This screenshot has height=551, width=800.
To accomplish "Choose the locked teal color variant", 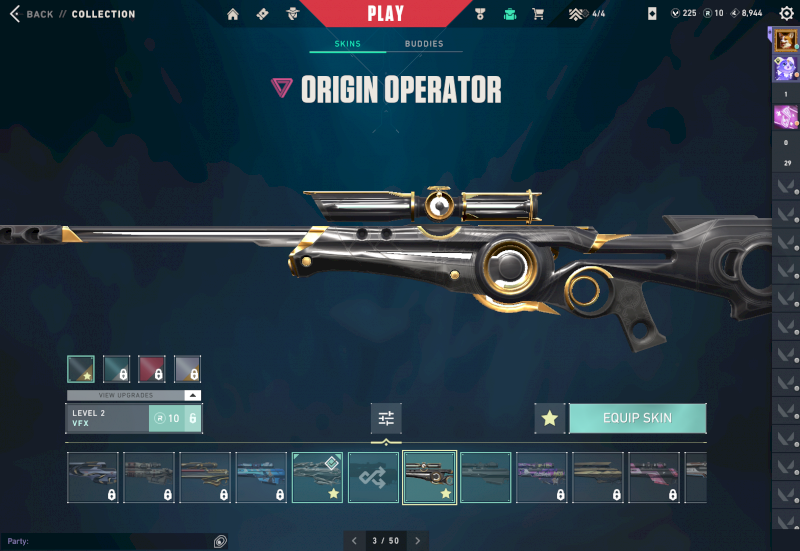I will pyautogui.click(x=116, y=369).
